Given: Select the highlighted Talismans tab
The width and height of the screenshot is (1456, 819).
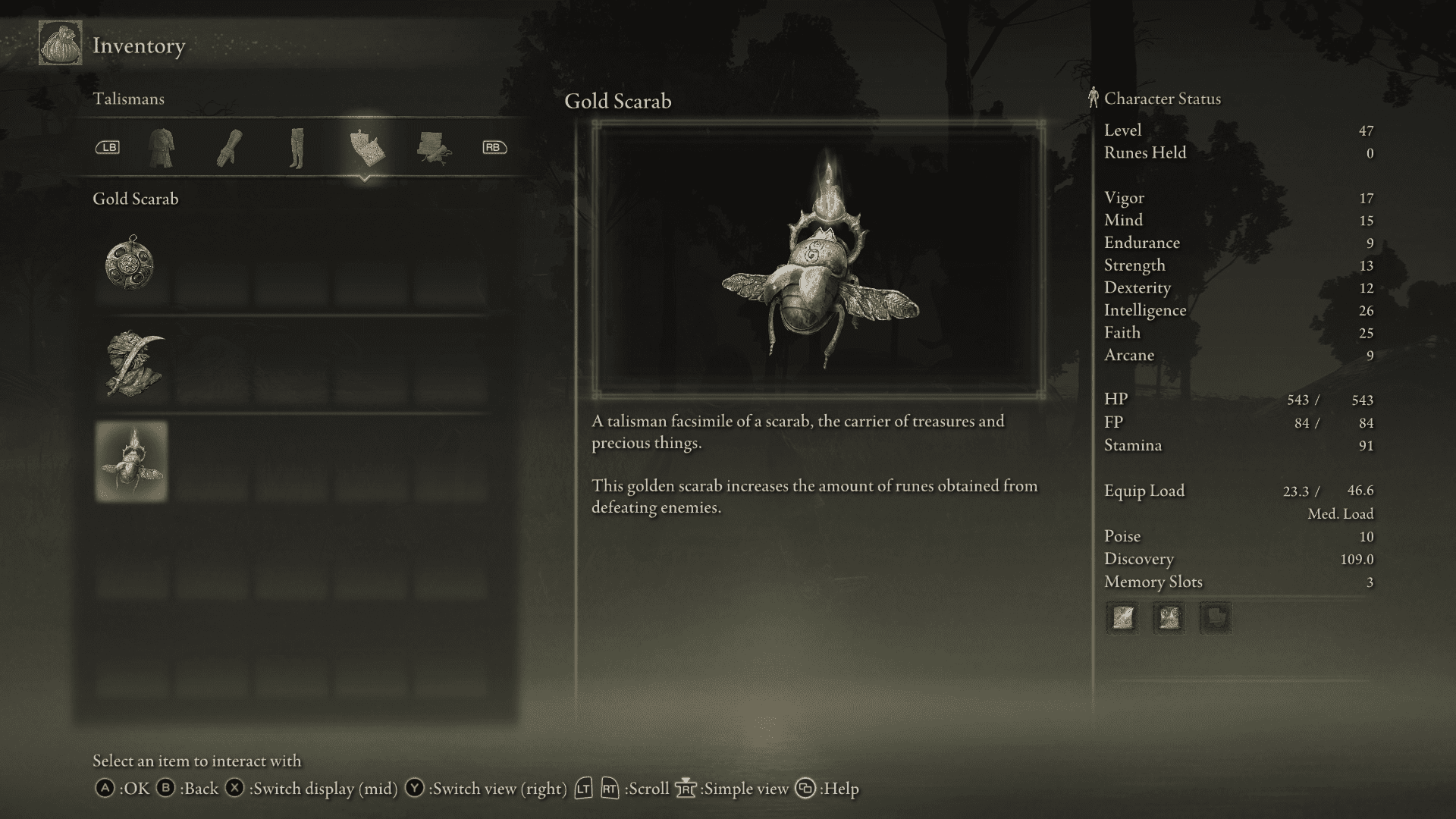Looking at the screenshot, I should point(366,147).
